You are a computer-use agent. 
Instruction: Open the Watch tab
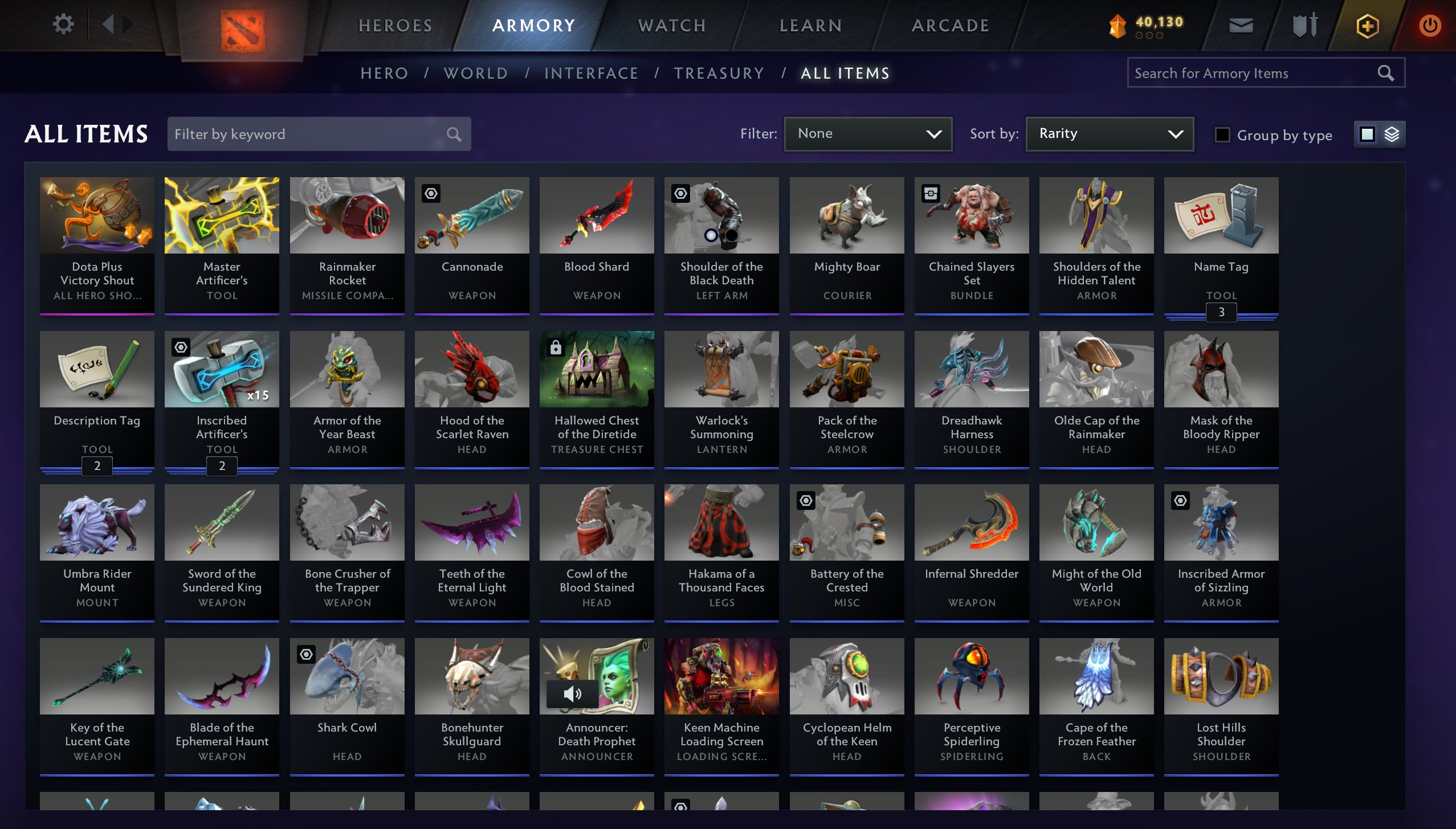point(672,26)
